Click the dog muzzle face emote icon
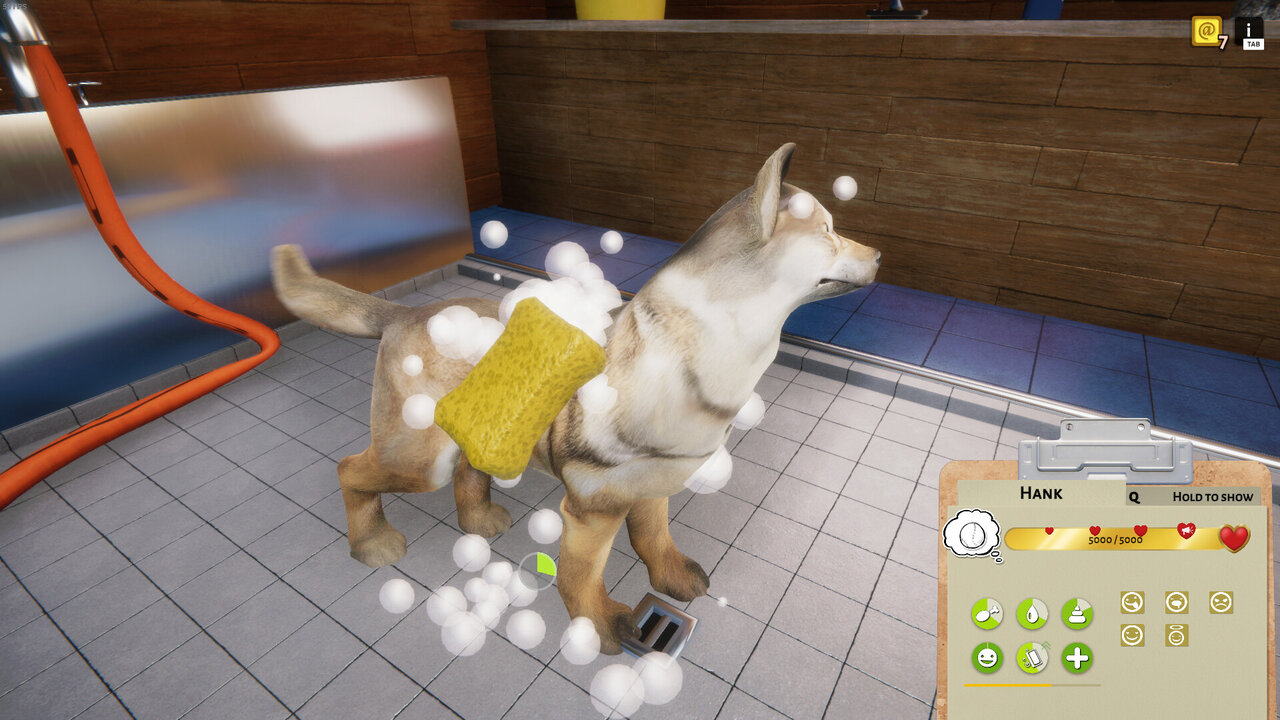 [1175, 603]
